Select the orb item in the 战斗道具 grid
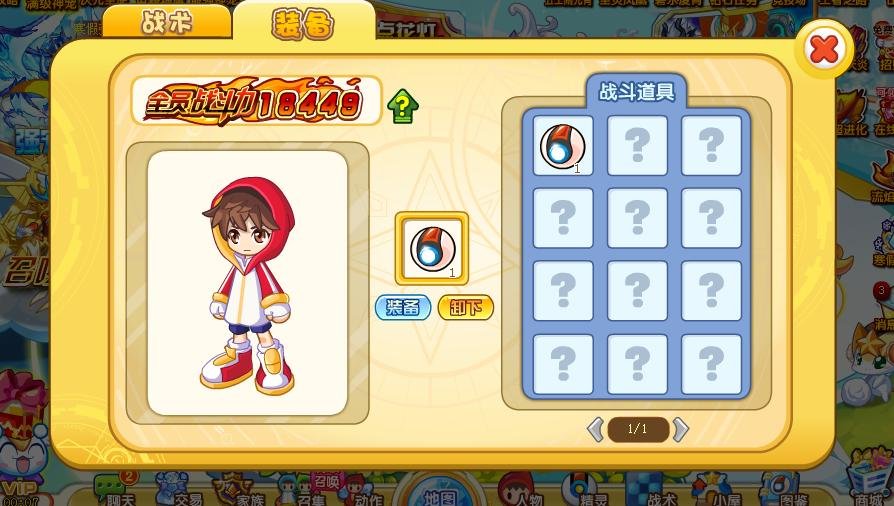Viewport: 894px width, 506px height. pos(562,146)
